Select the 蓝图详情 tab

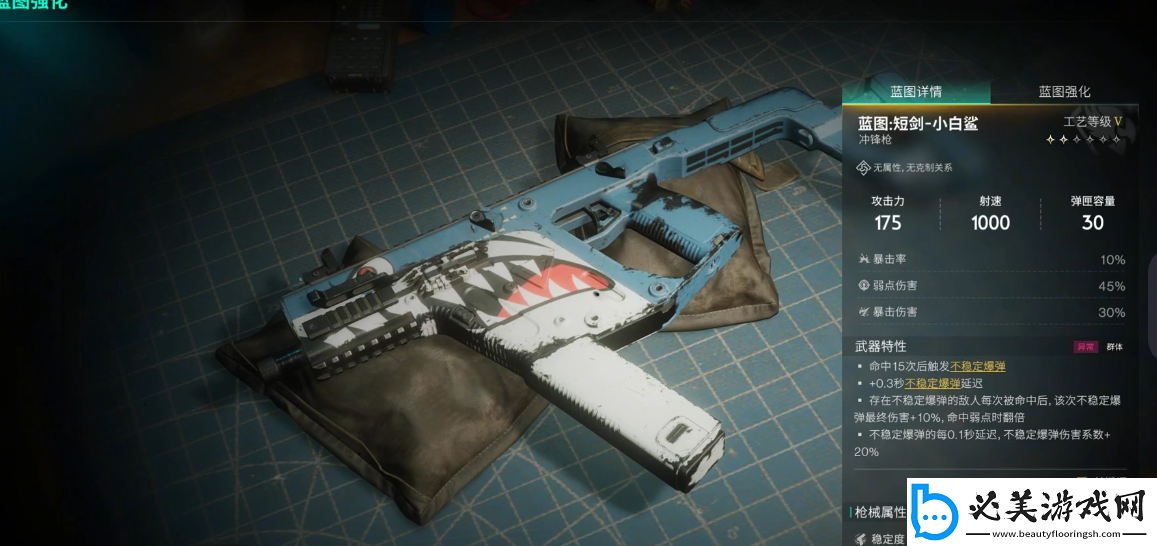click(916, 92)
